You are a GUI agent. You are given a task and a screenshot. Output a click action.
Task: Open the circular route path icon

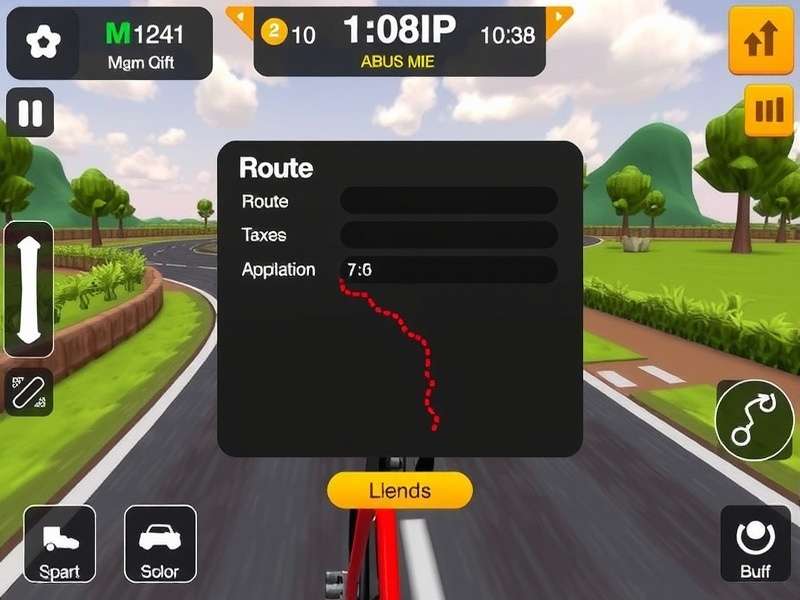point(754,421)
